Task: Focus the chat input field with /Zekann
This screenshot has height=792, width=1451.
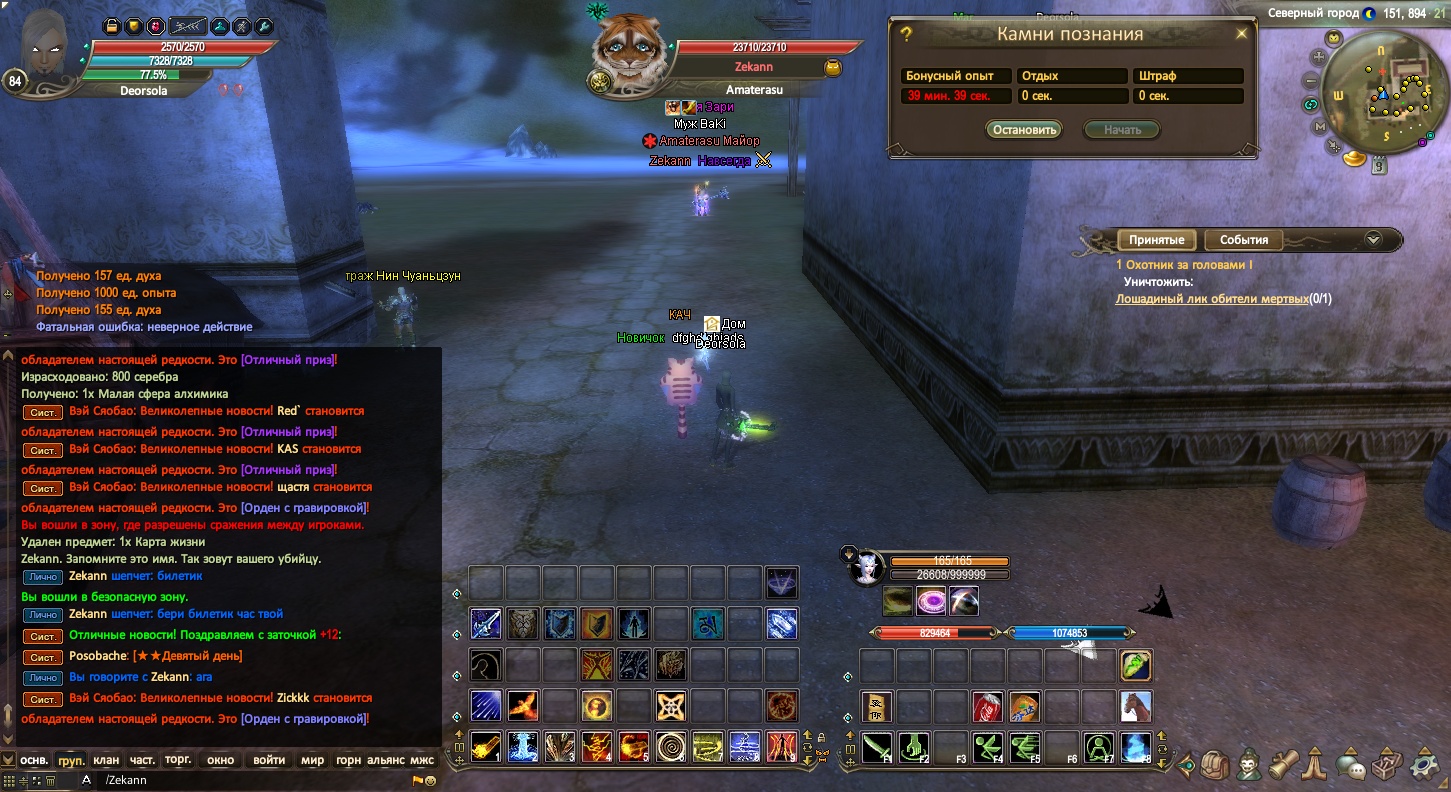Action: coord(250,780)
